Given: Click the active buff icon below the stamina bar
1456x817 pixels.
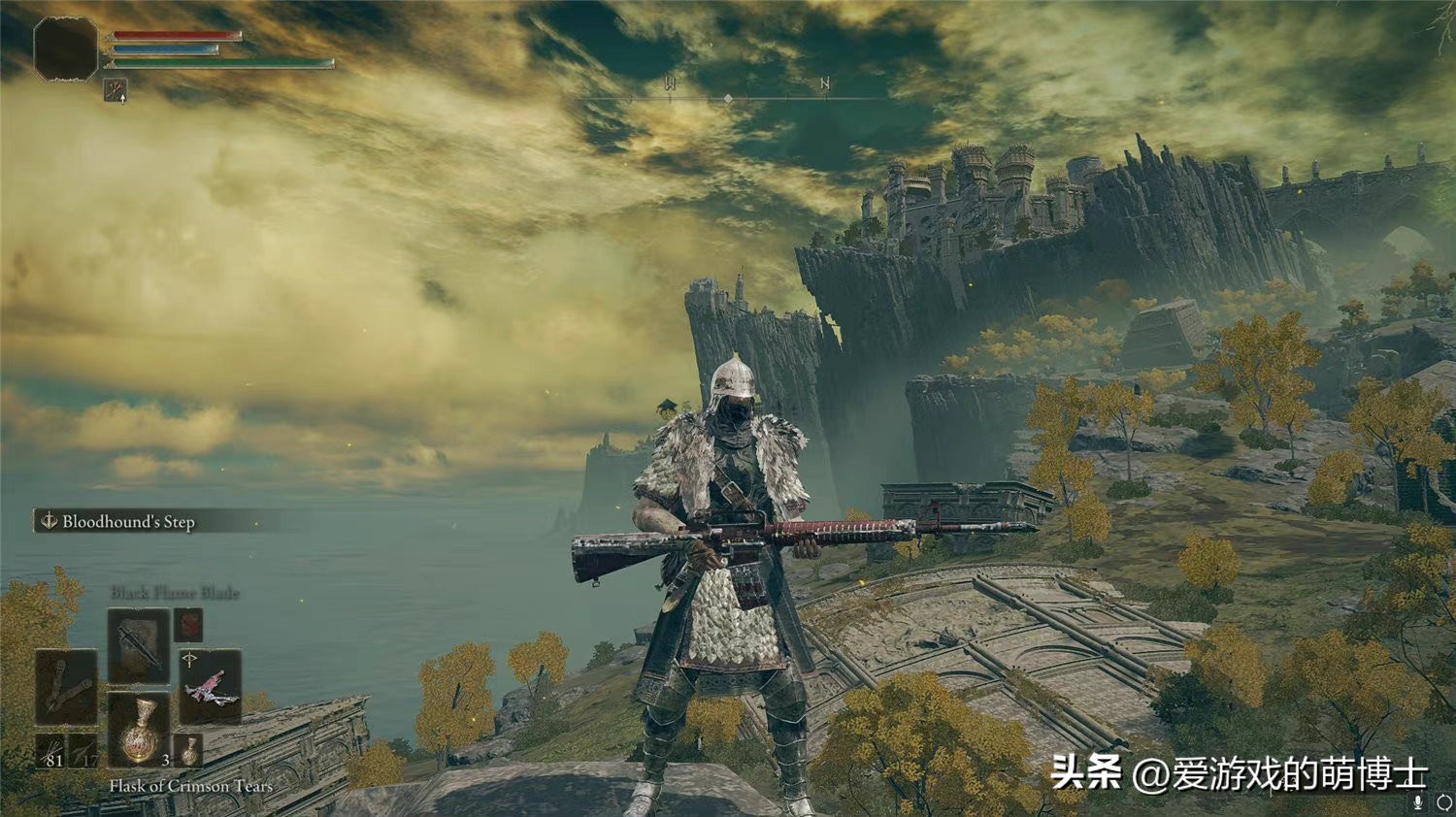Looking at the screenshot, I should pyautogui.click(x=114, y=91).
